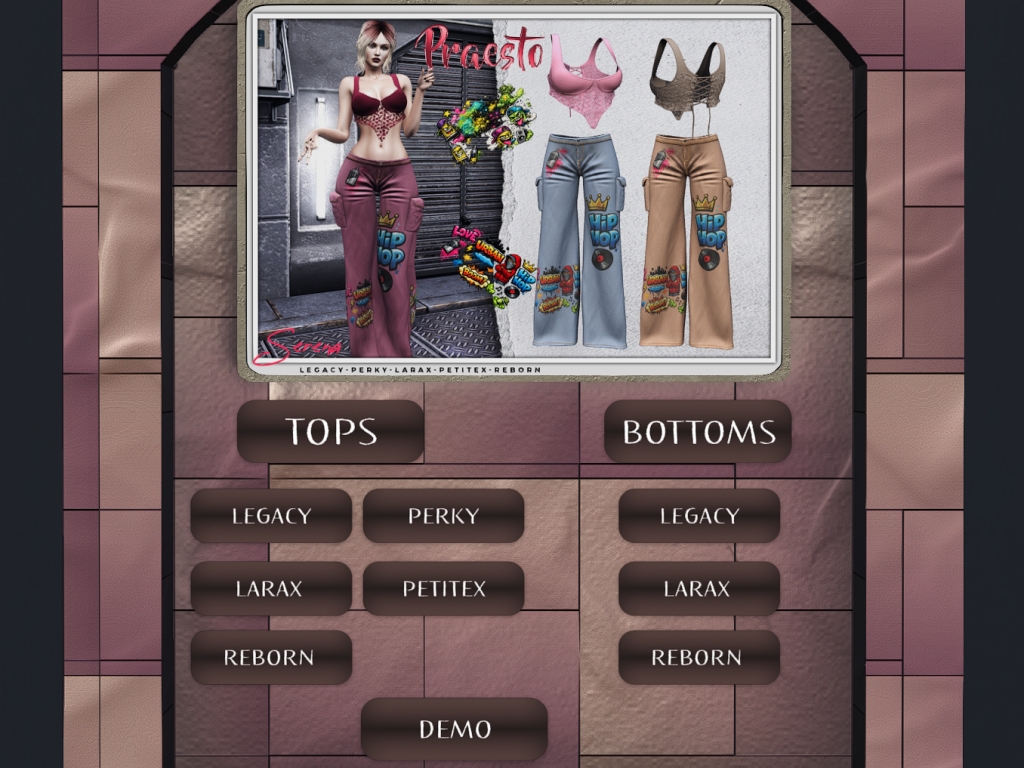Choose the LEGACY size under Tops
Image resolution: width=1024 pixels, height=768 pixels.
point(271,516)
